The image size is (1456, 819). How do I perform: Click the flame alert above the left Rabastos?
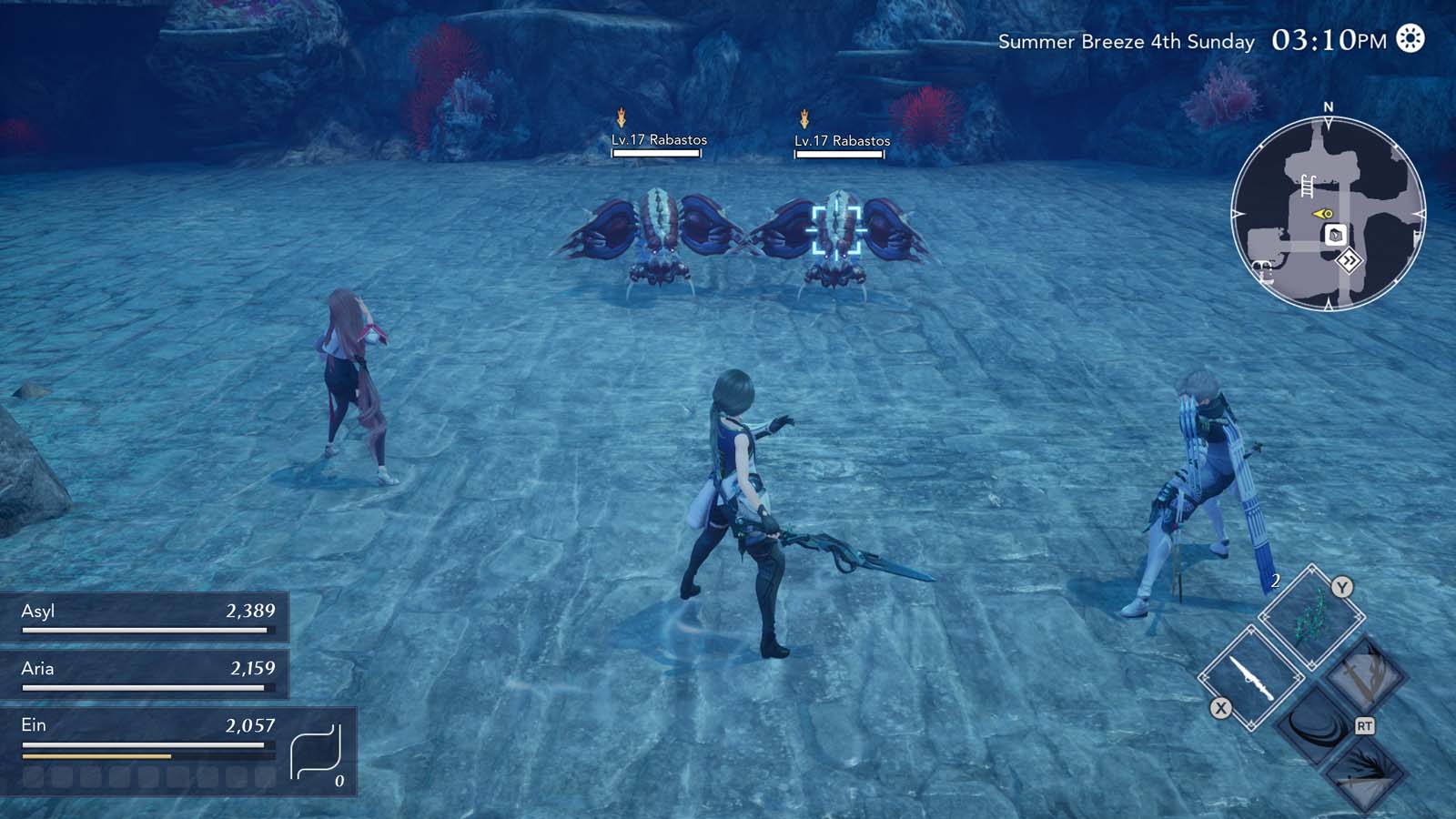622,116
